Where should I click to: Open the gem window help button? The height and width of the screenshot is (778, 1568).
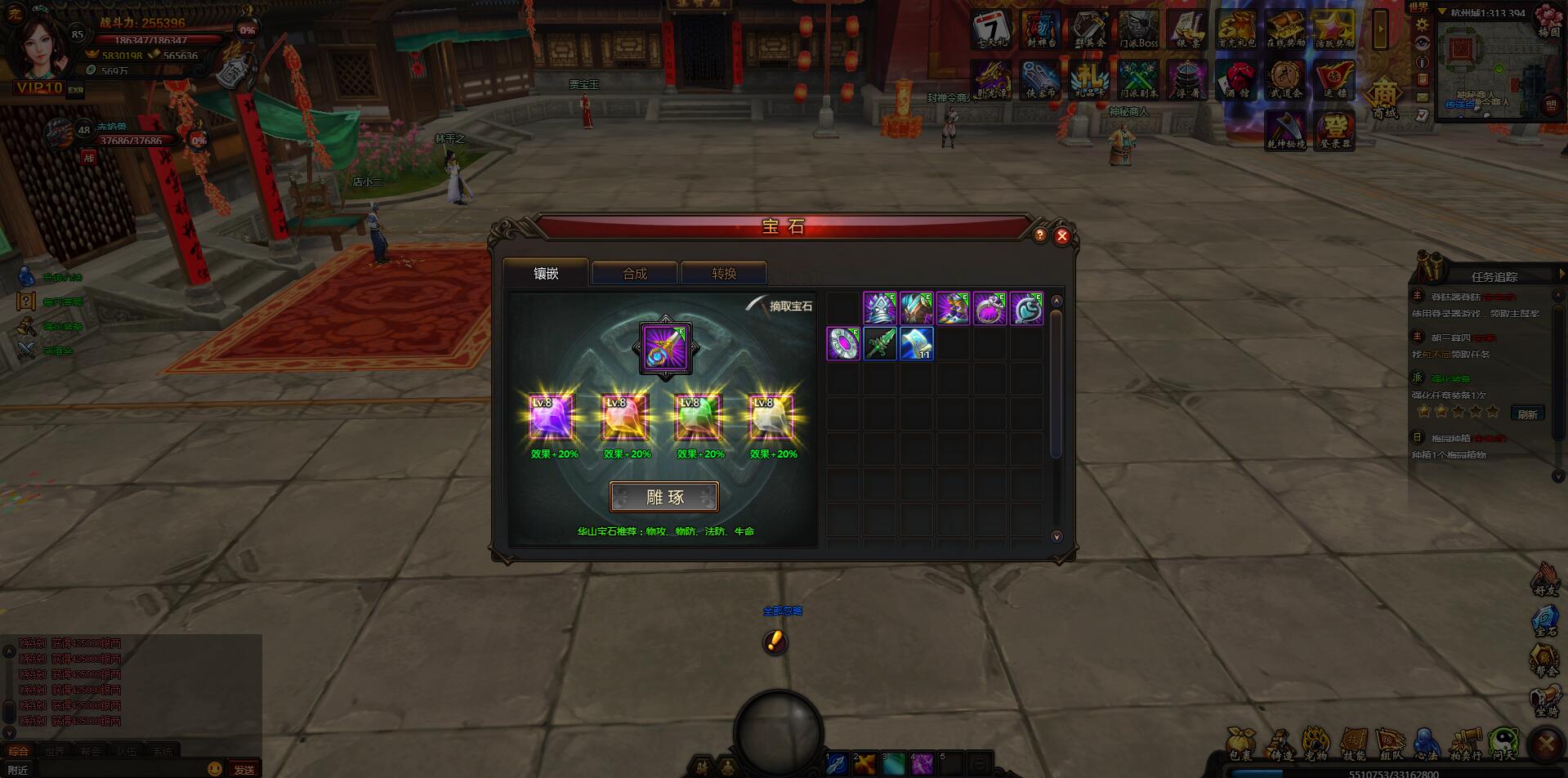[x=1039, y=235]
